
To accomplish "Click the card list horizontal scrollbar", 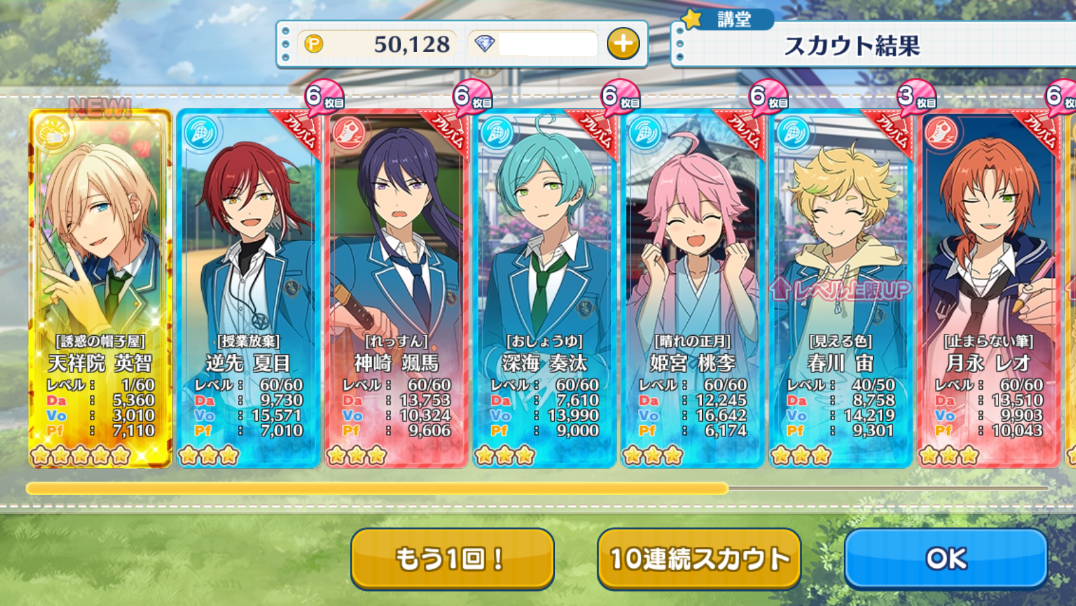I will (x=377, y=489).
